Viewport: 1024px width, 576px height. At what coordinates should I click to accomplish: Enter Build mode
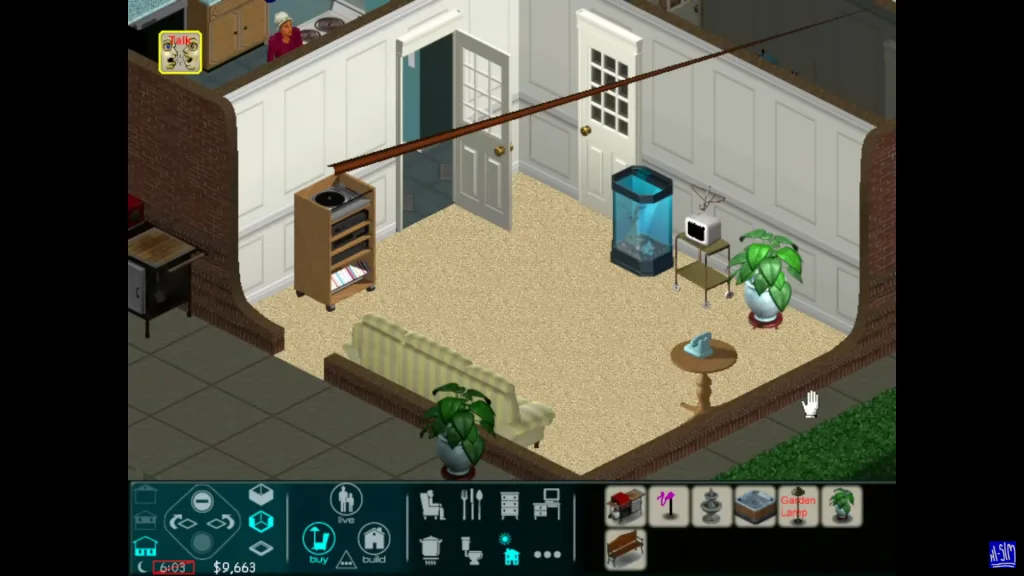pyautogui.click(x=374, y=541)
